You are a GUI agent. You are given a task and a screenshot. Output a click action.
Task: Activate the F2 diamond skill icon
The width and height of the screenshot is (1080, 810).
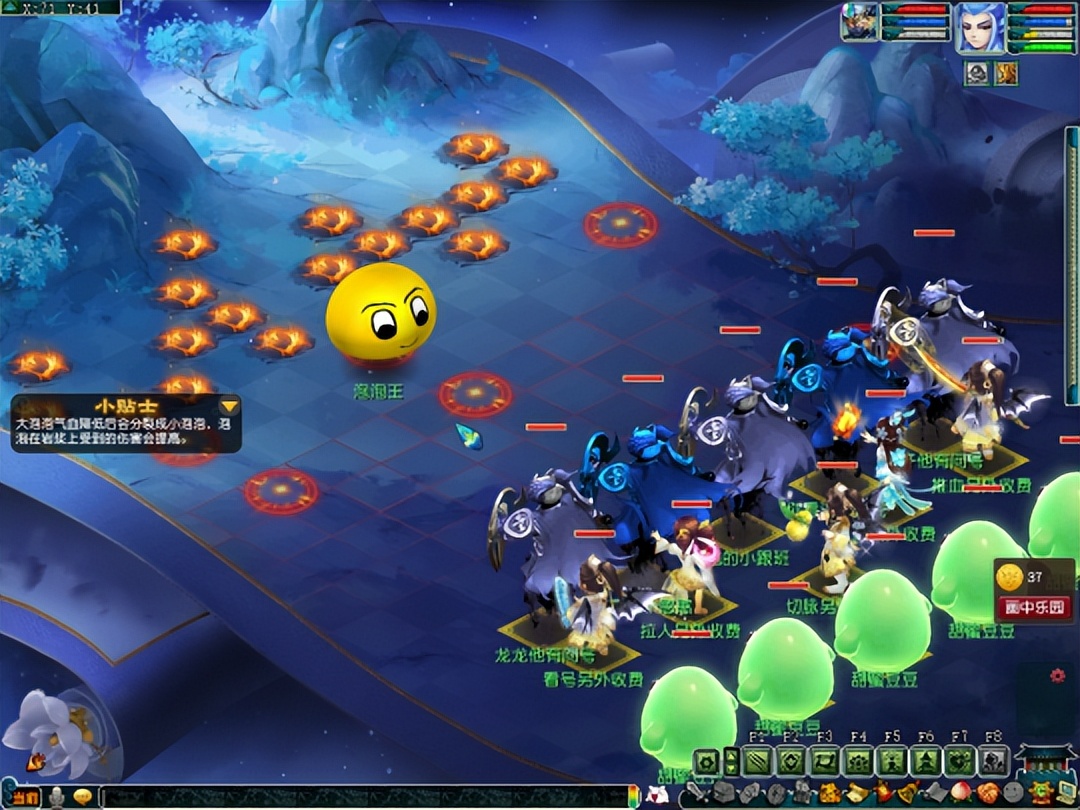791,762
